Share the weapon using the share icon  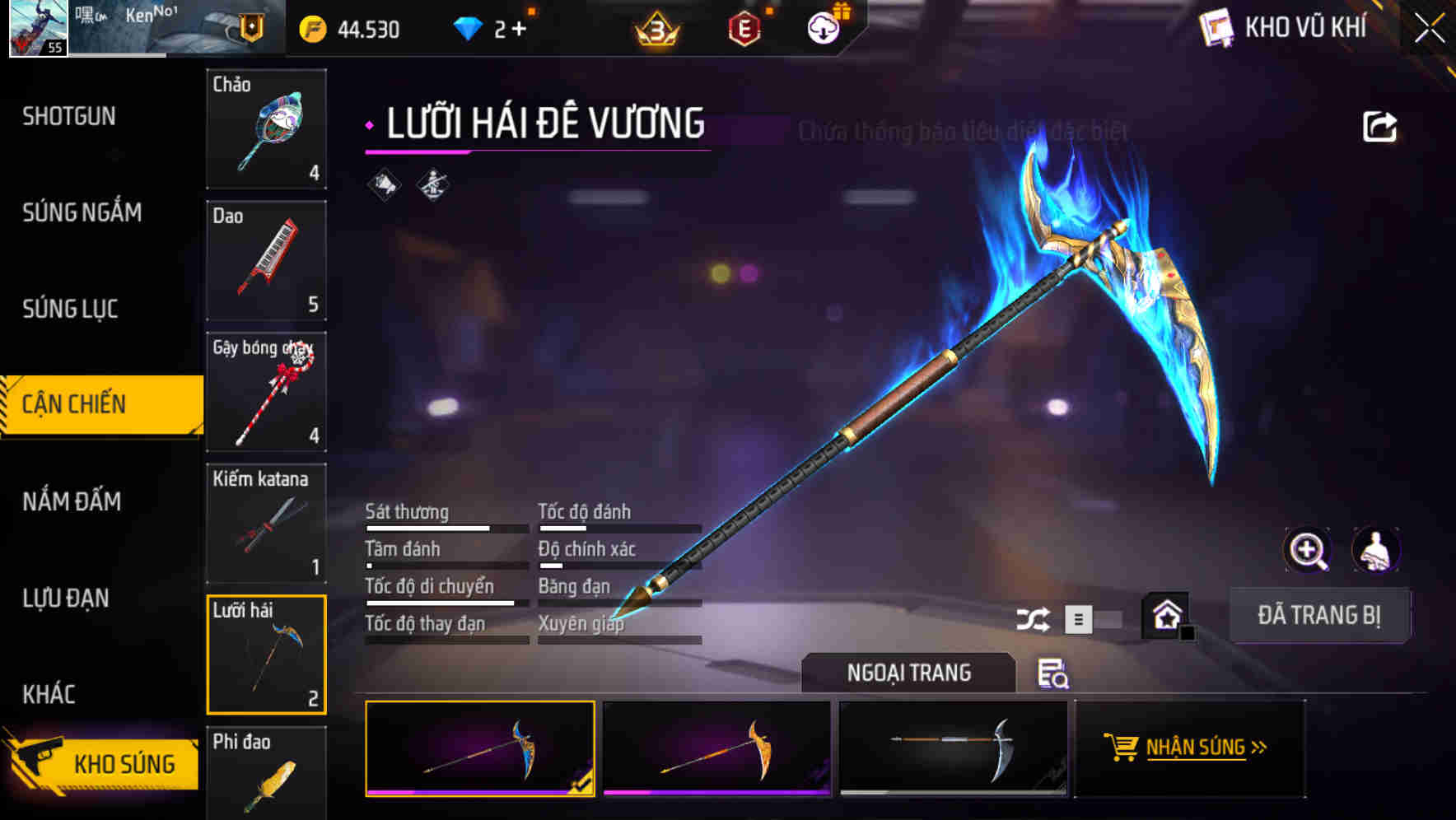tap(1381, 126)
